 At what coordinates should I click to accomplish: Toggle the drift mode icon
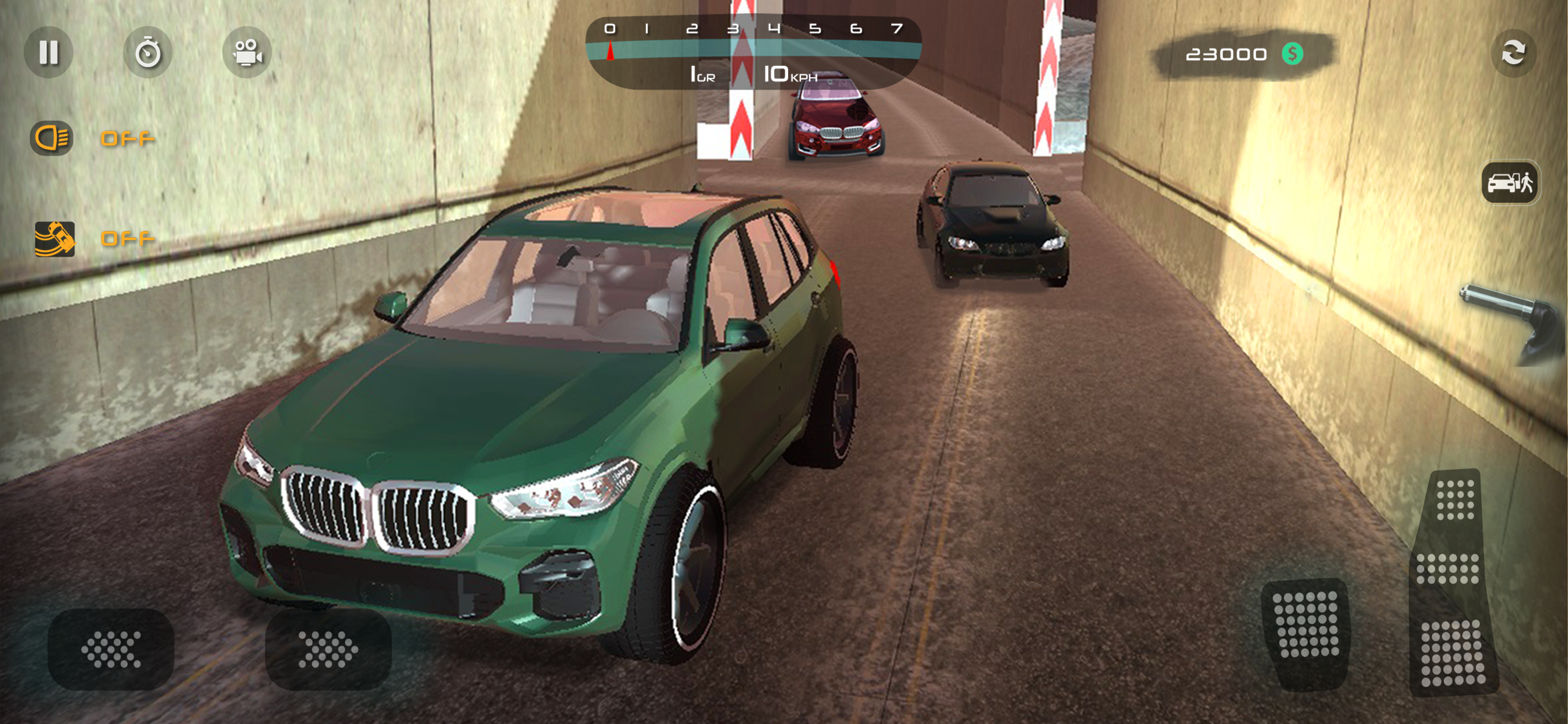click(x=54, y=238)
